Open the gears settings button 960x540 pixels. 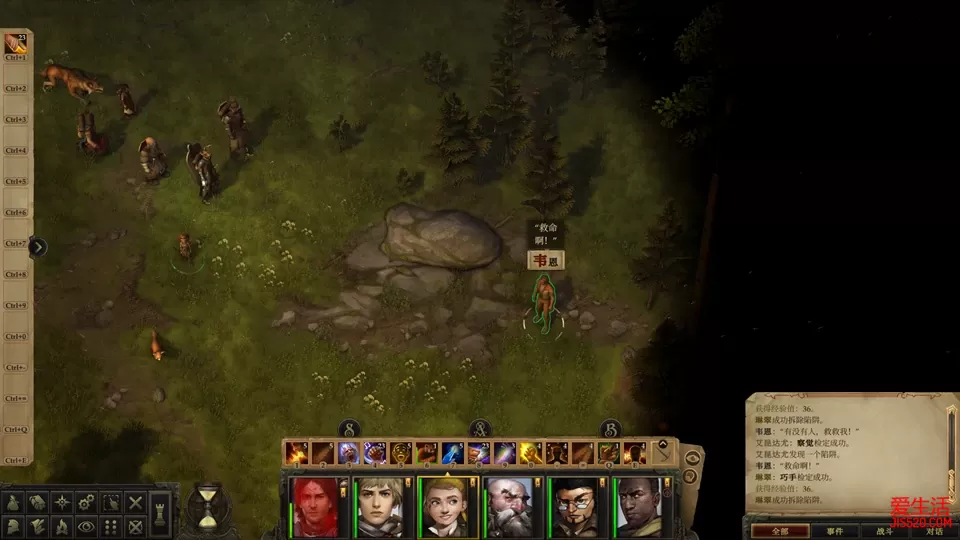click(87, 502)
